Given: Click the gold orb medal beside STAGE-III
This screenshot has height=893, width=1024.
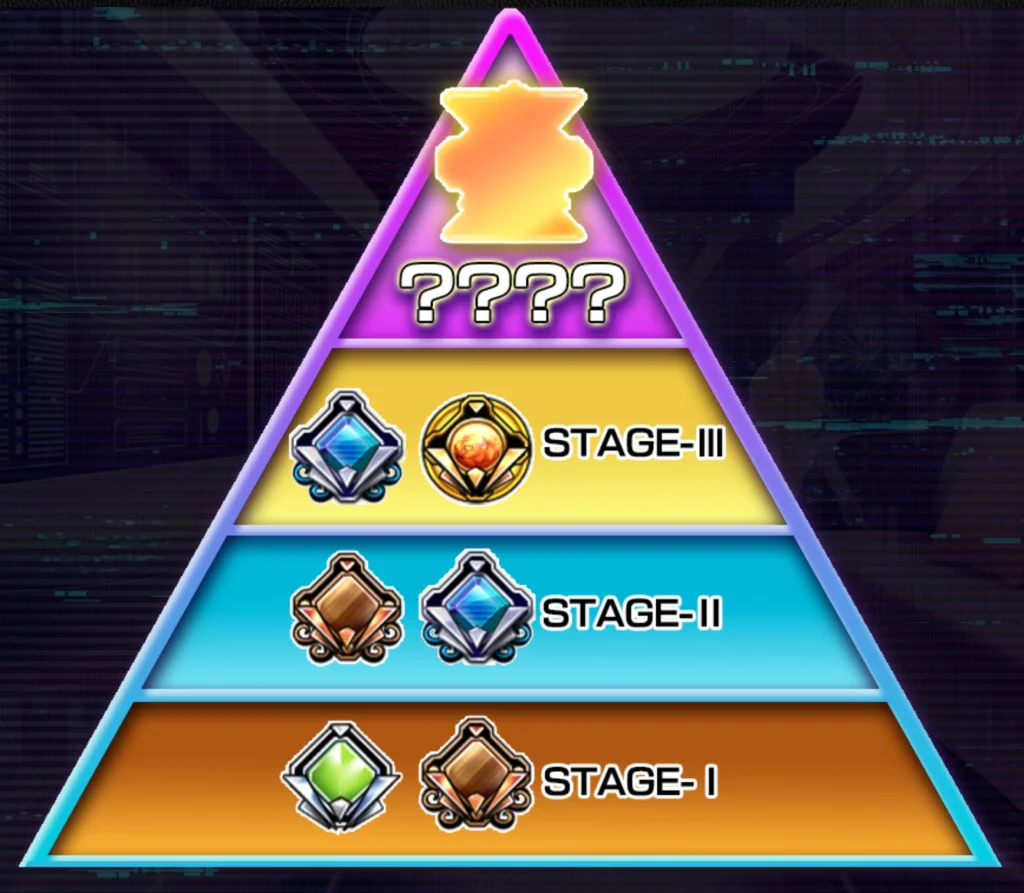Looking at the screenshot, I should tap(474, 447).
